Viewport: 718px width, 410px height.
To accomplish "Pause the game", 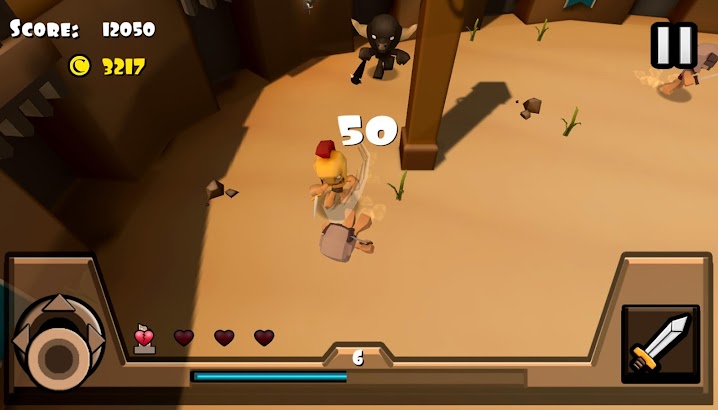I will click(673, 45).
